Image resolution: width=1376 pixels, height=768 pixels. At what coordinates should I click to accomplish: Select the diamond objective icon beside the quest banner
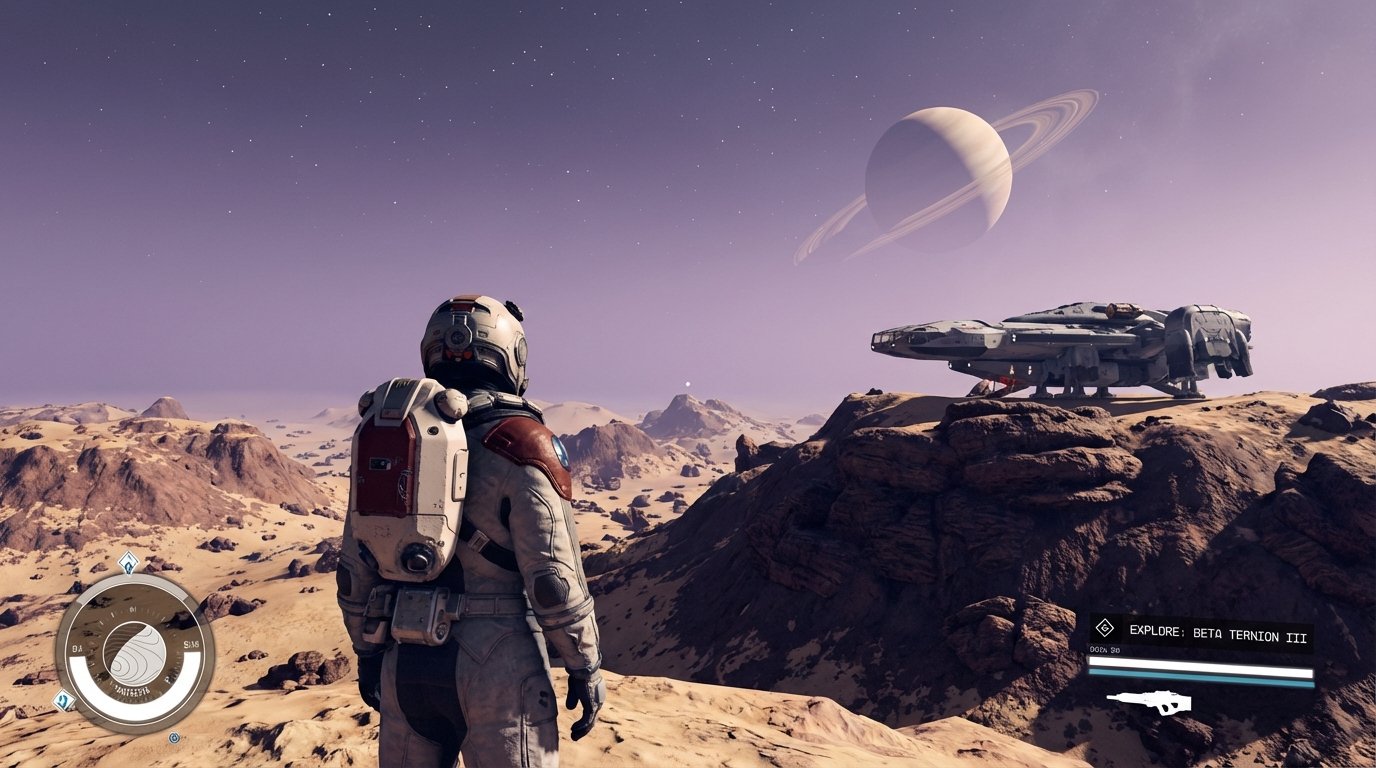click(1105, 628)
